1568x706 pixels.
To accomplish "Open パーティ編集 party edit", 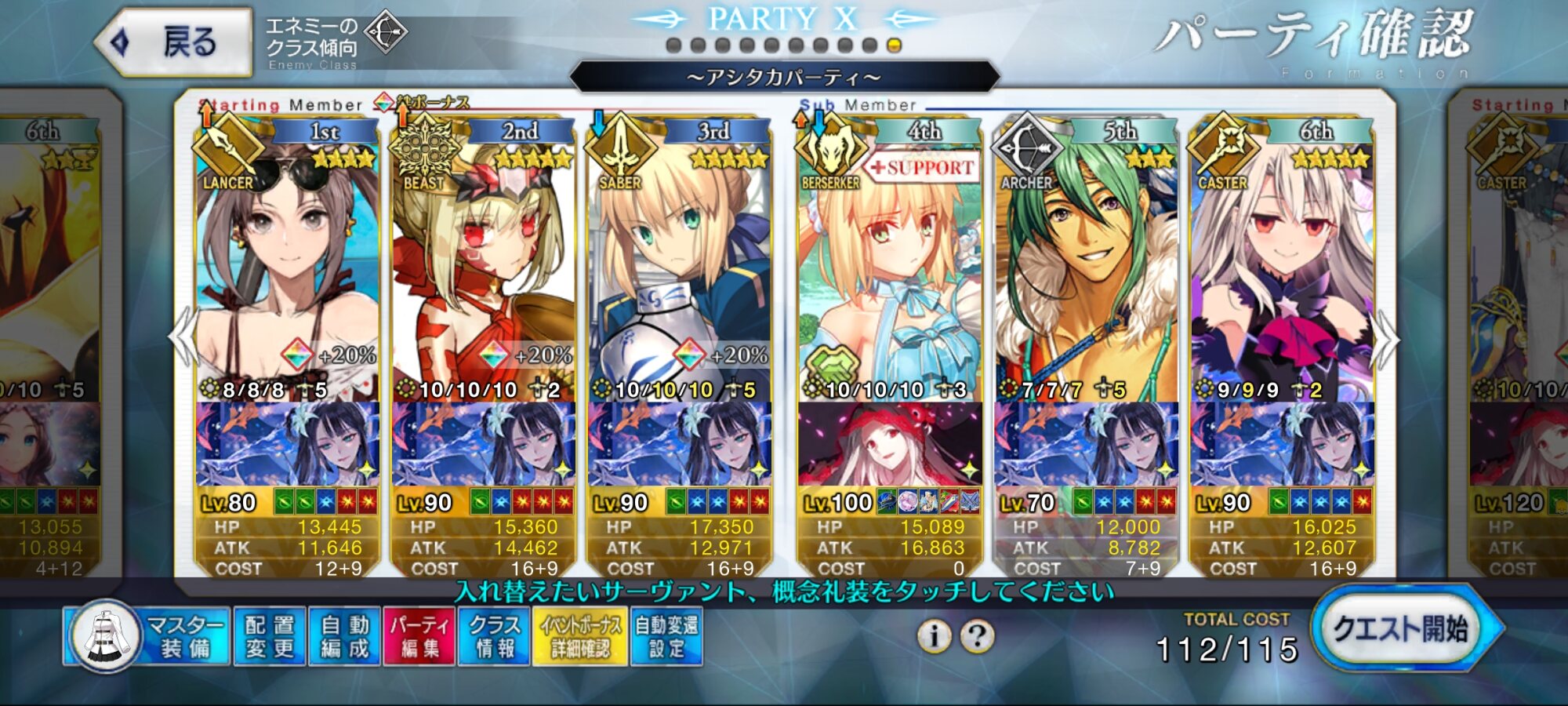I will [x=419, y=636].
